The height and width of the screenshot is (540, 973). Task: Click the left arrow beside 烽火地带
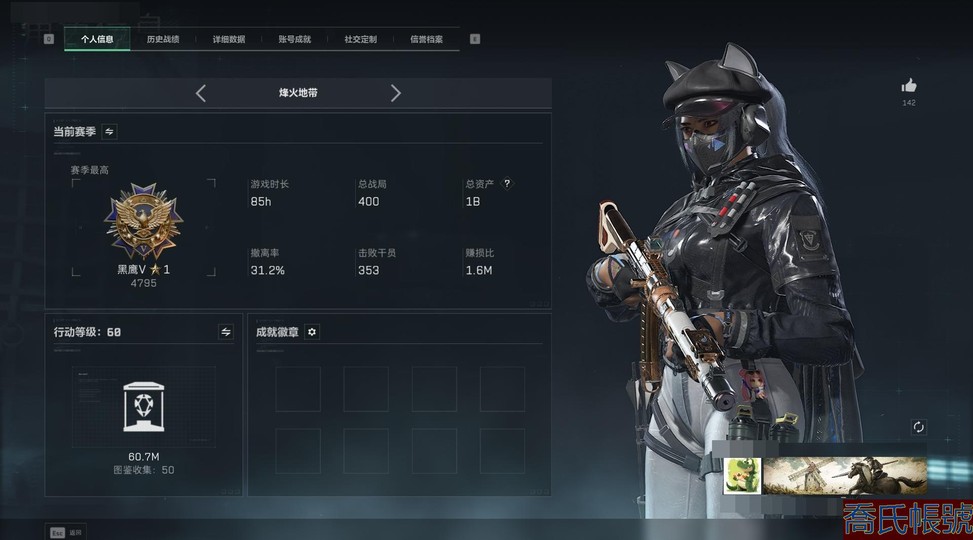click(201, 93)
